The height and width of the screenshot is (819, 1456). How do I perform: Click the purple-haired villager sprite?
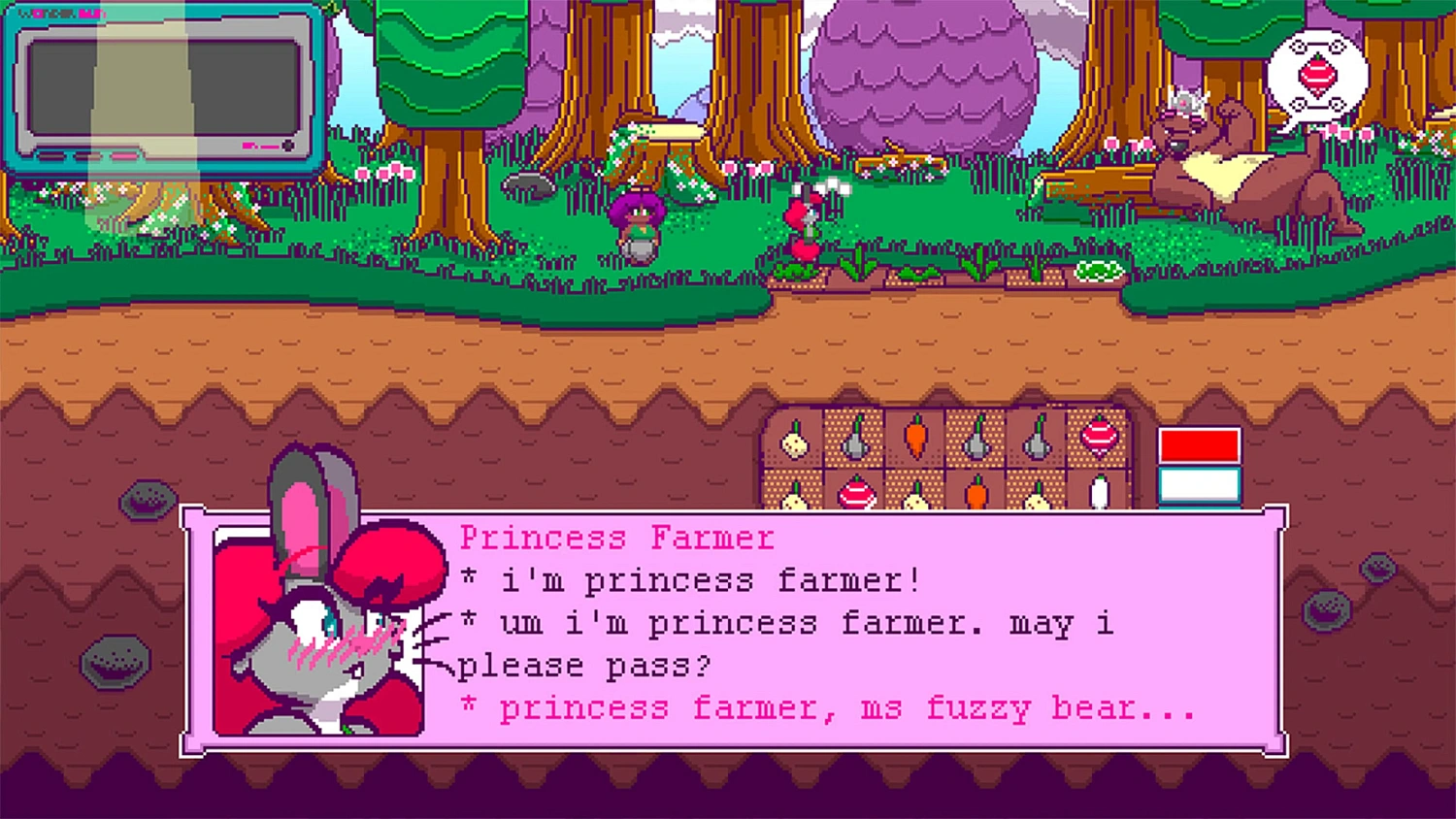pos(638,223)
